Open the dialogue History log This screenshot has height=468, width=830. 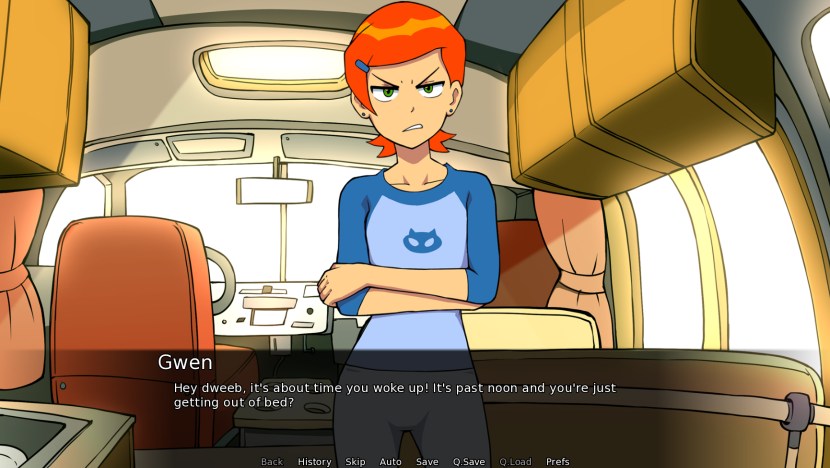pos(314,462)
